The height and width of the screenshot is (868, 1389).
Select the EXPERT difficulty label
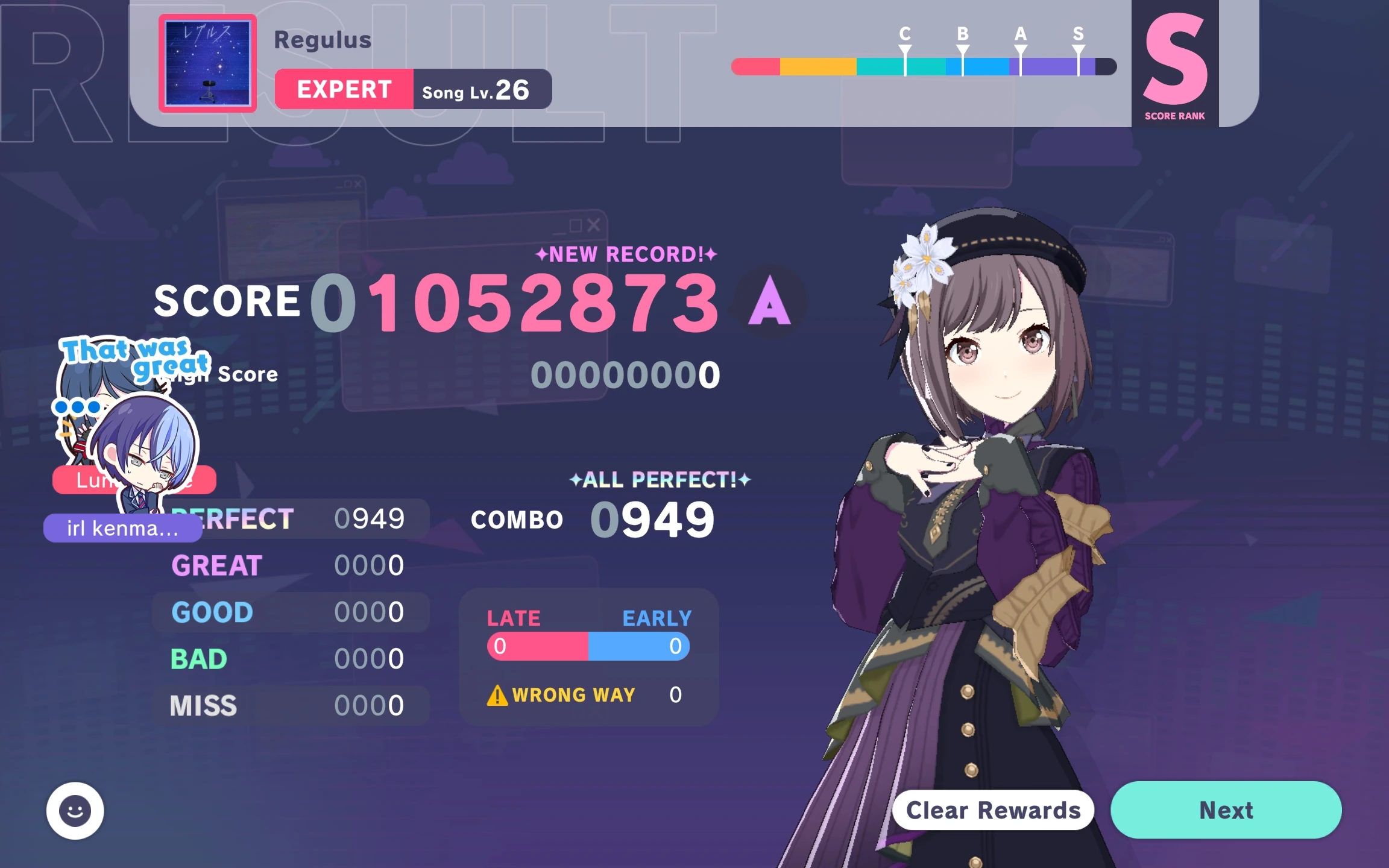(x=342, y=89)
